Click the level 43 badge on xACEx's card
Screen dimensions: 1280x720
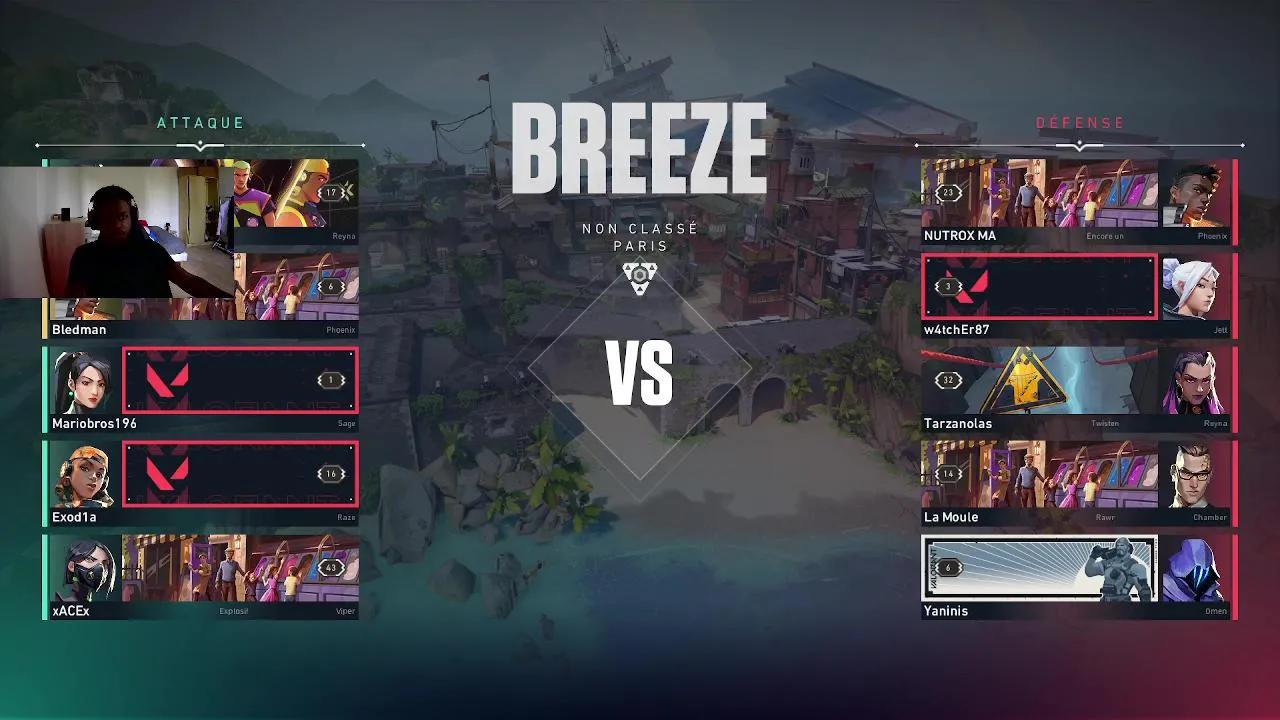pos(330,567)
